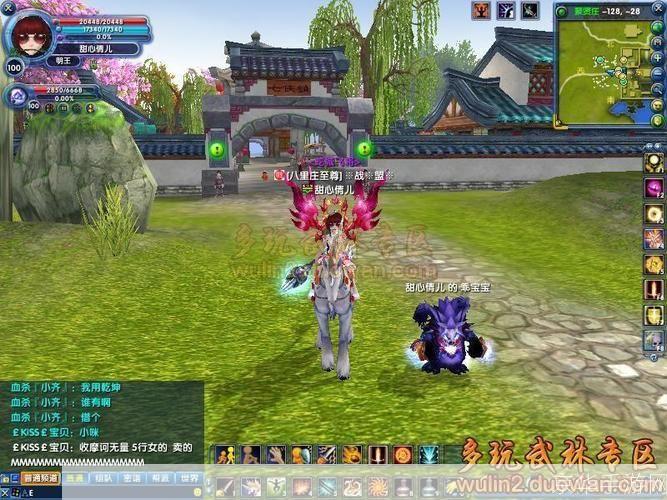Switch to the 组队 chat tab
Viewport: 667px width, 500px height.
coord(102,478)
